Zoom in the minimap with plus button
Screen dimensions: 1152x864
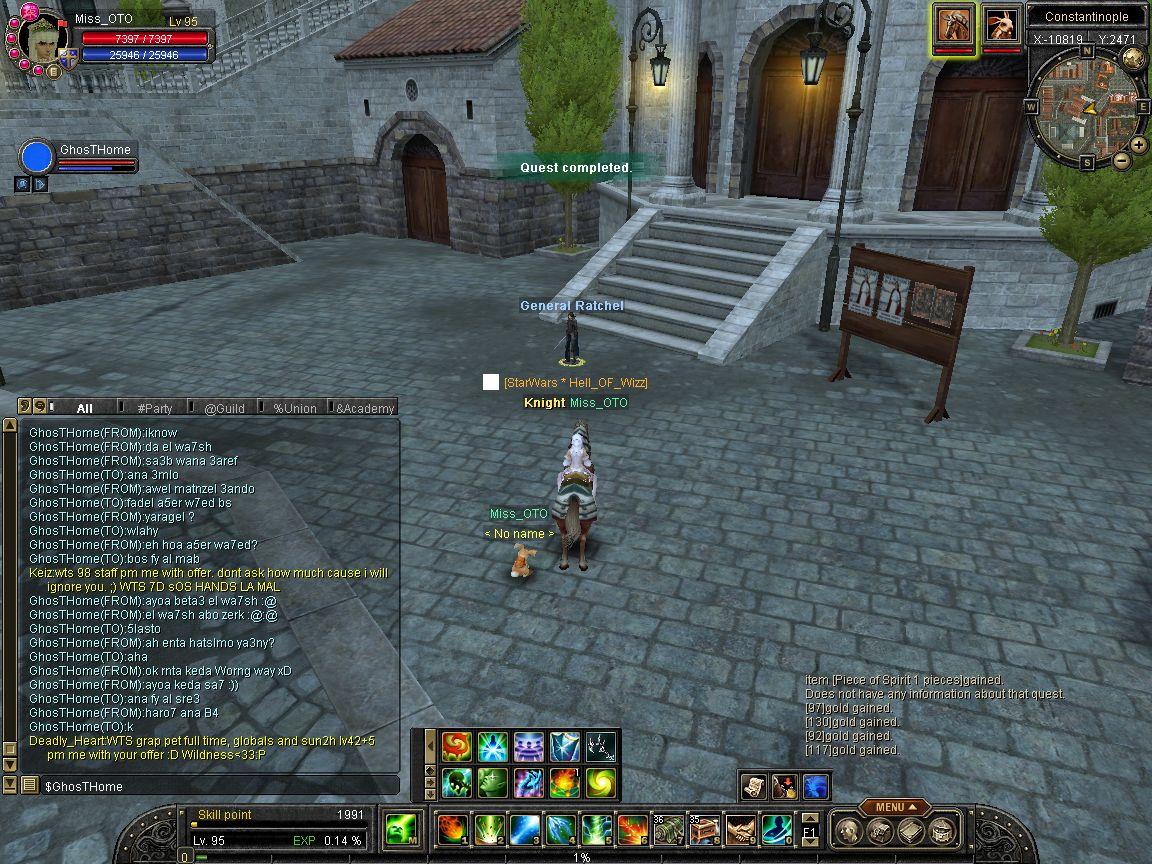pyautogui.click(x=1140, y=145)
